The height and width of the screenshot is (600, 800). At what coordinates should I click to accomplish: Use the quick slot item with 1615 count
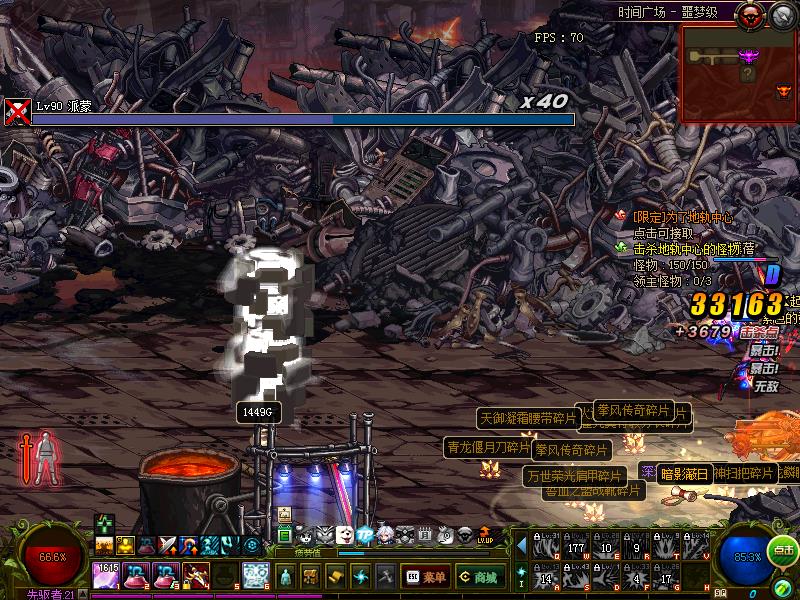pyautogui.click(x=106, y=576)
